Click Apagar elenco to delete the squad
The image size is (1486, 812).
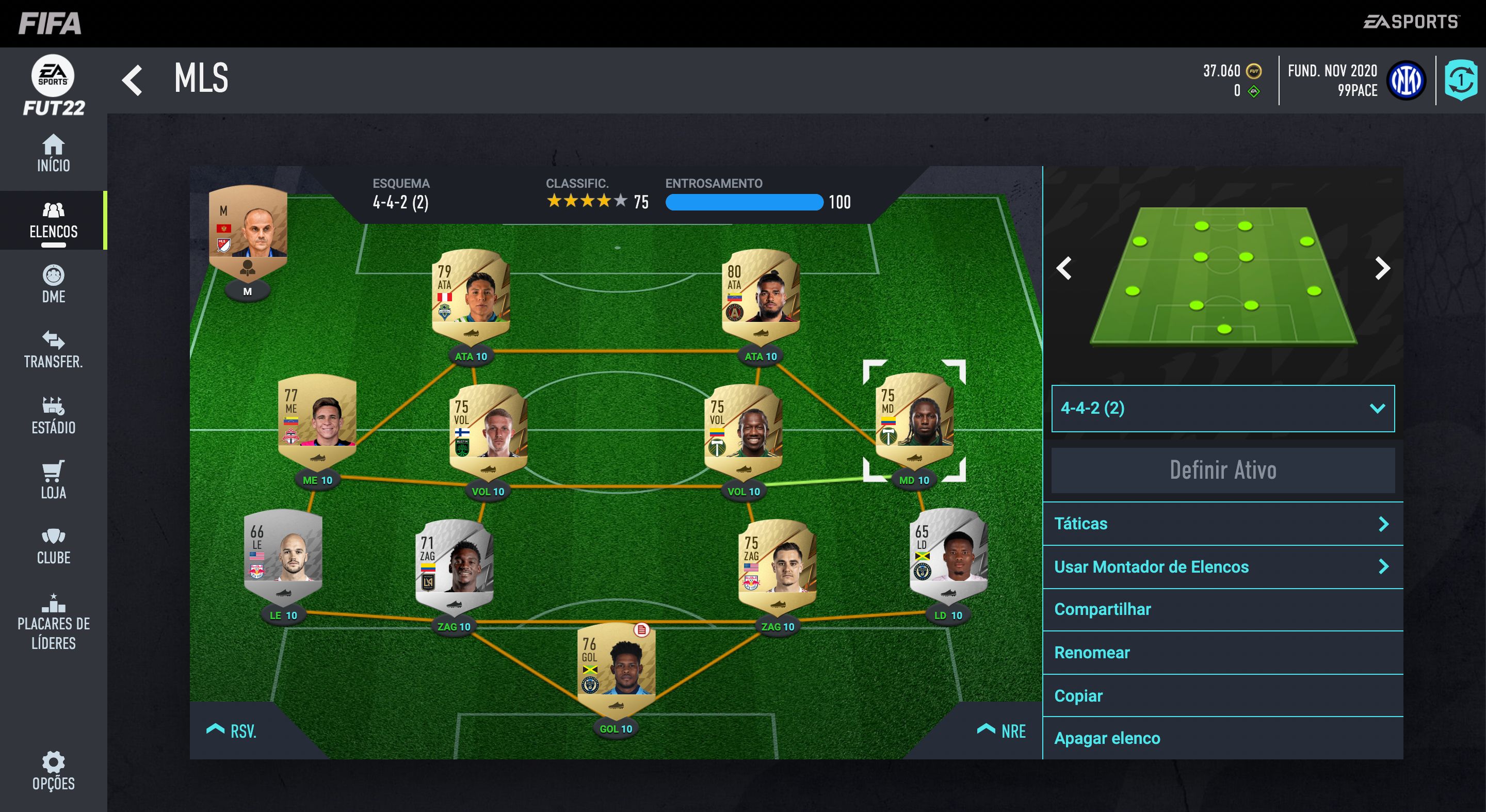[1222, 738]
